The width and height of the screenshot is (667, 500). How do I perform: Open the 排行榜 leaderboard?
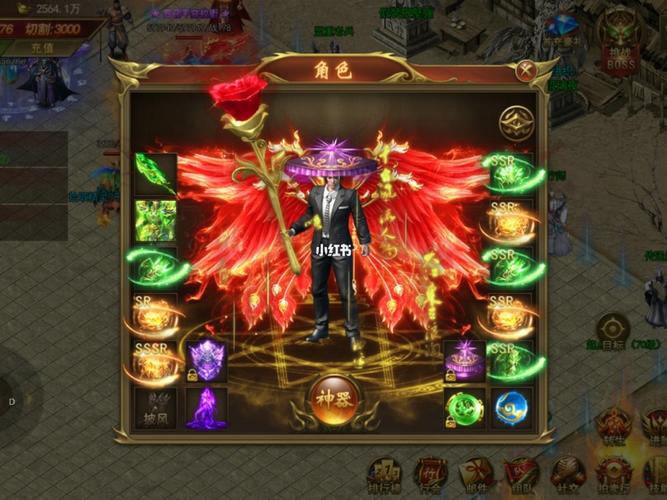pyautogui.click(x=384, y=476)
